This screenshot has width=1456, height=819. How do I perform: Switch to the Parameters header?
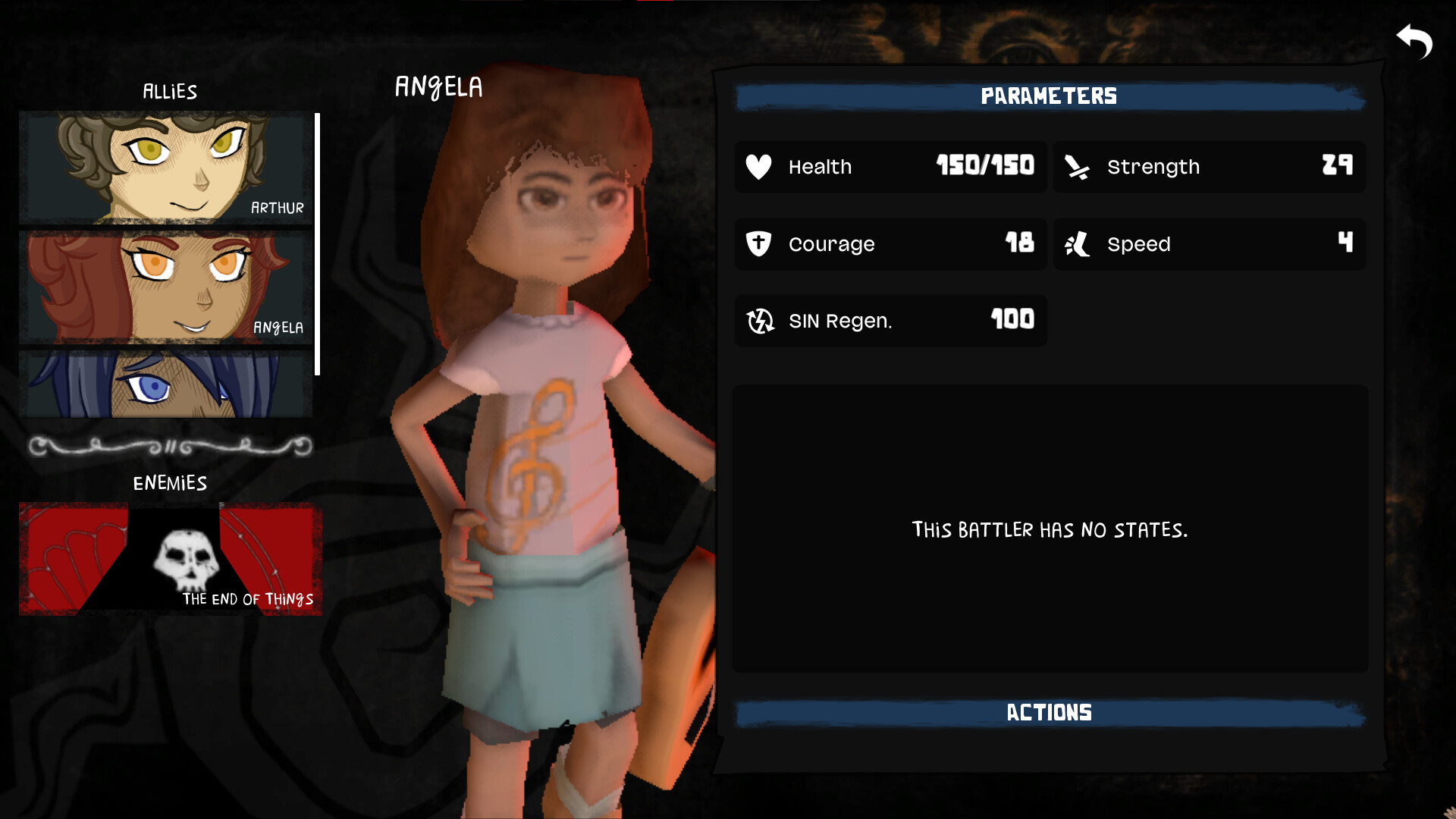click(x=1048, y=96)
